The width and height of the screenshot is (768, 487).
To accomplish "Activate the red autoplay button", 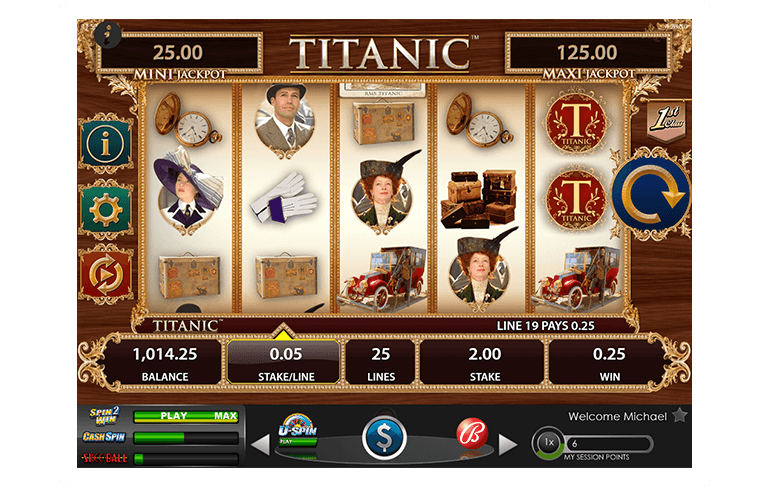I will coord(105,272).
